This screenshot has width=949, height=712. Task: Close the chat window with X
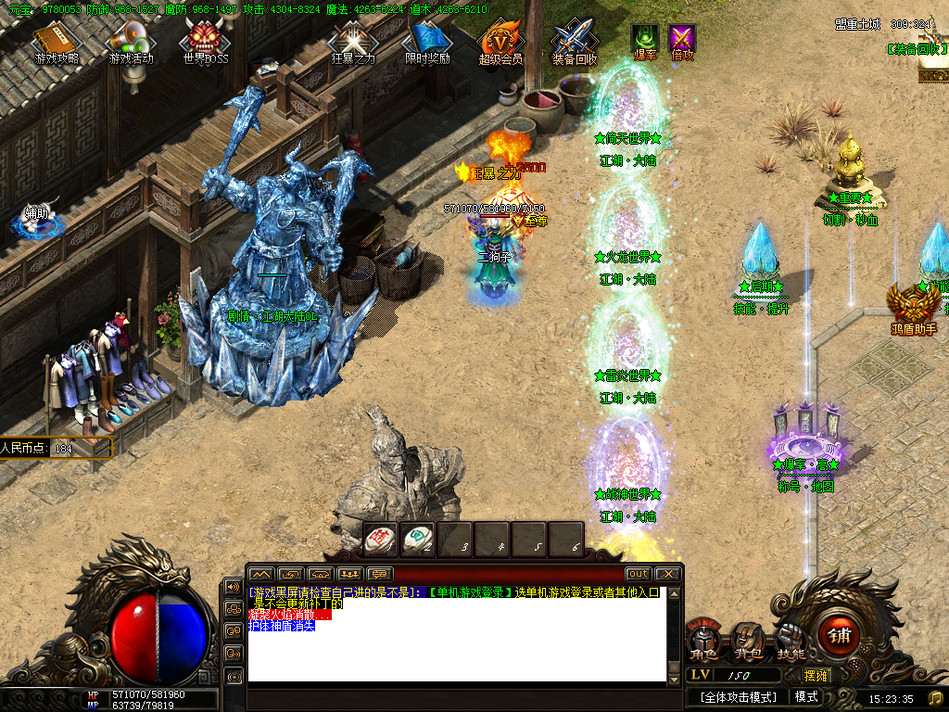pos(669,574)
